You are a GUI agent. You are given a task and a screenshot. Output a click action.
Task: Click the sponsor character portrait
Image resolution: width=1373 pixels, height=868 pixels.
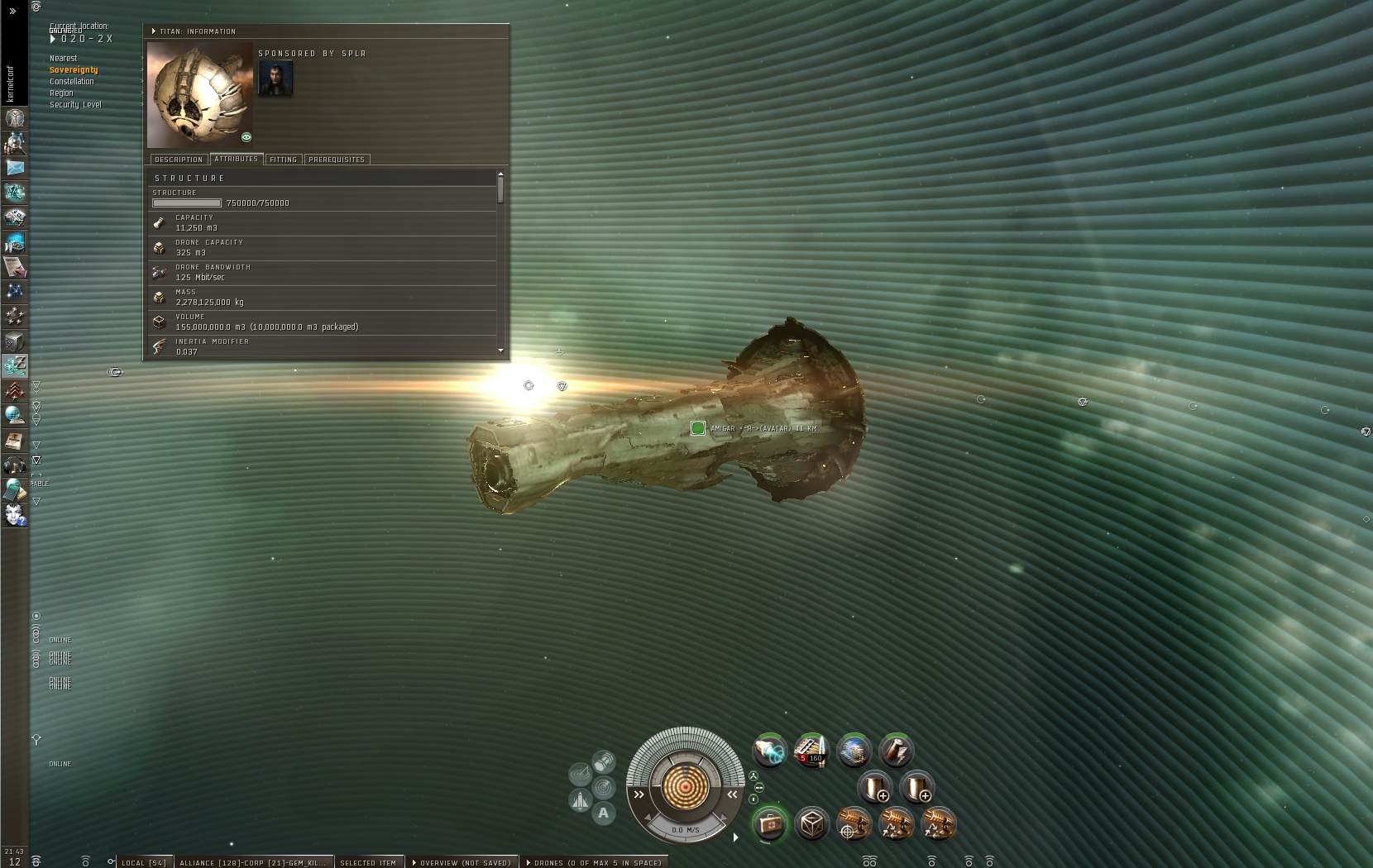[x=275, y=79]
